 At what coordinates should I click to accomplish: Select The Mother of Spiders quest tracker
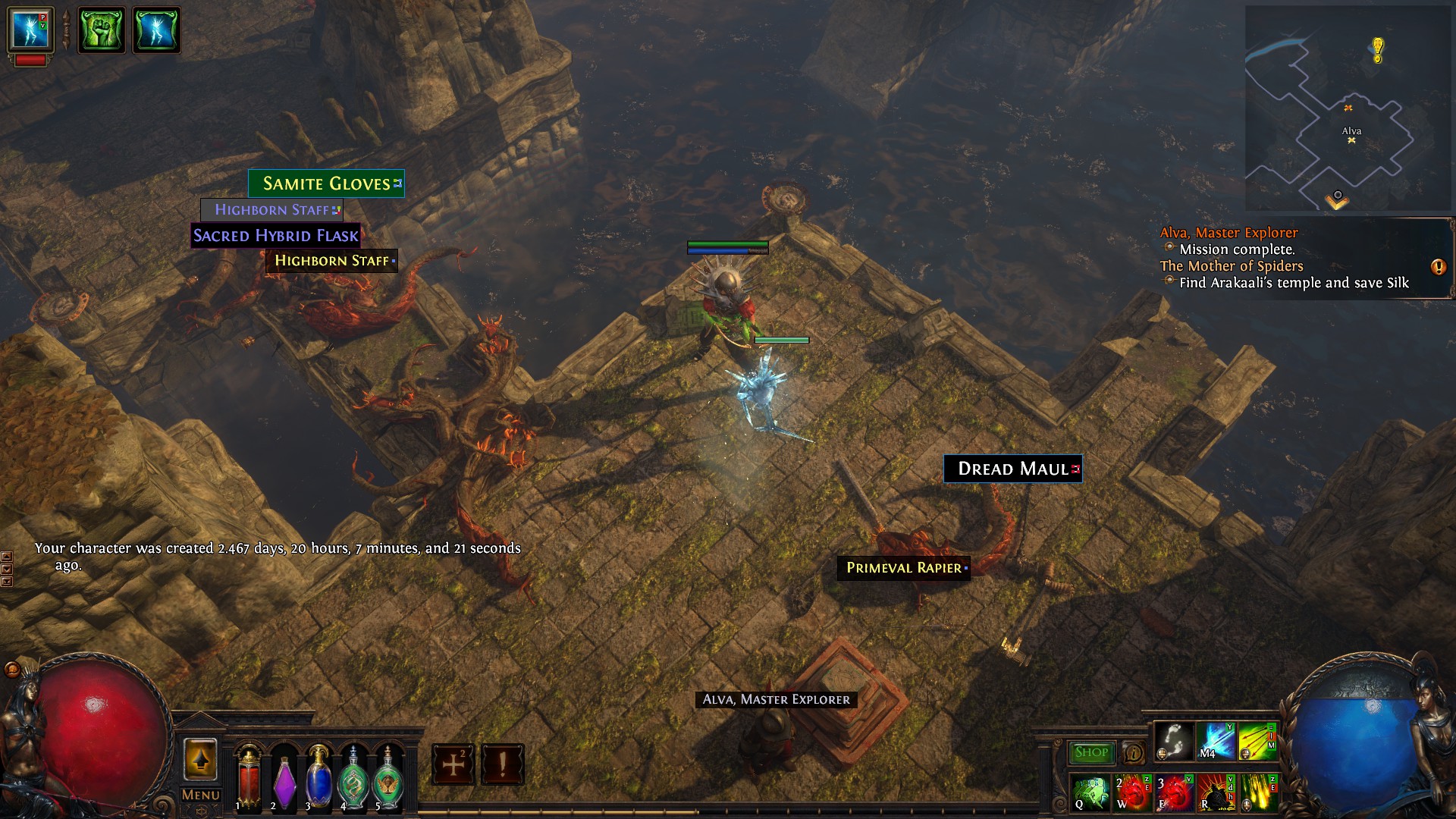(x=1232, y=266)
